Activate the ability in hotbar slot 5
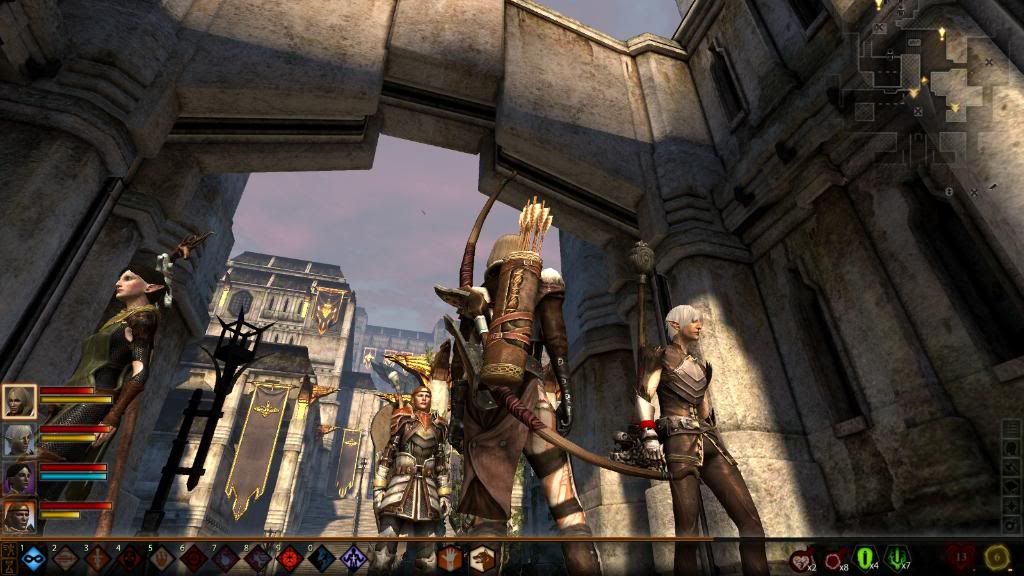1024x576 pixels. coord(161,558)
